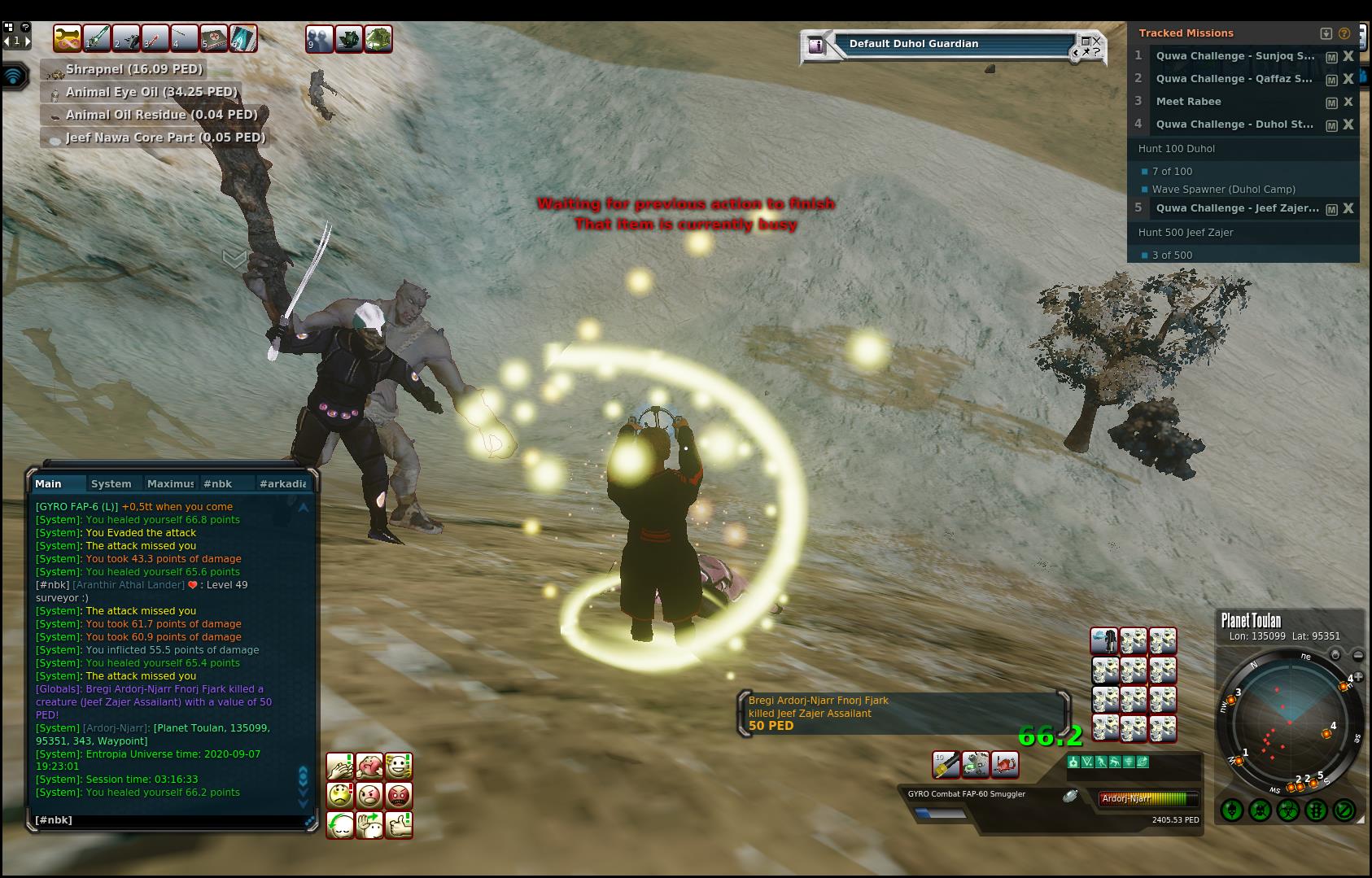Switch to the System chat tab
The width and height of the screenshot is (1372, 878).
click(x=111, y=483)
